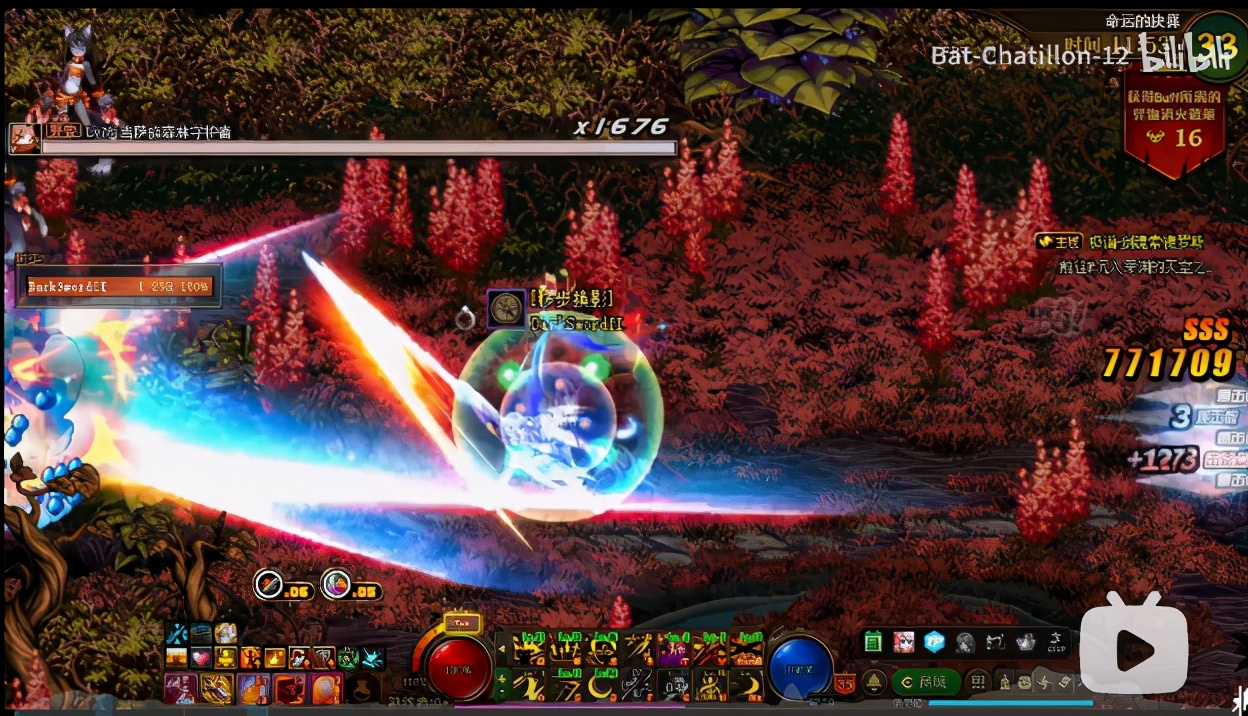Select the boss portrait beside health bar
The width and height of the screenshot is (1248, 716).
pyautogui.click(x=24, y=138)
